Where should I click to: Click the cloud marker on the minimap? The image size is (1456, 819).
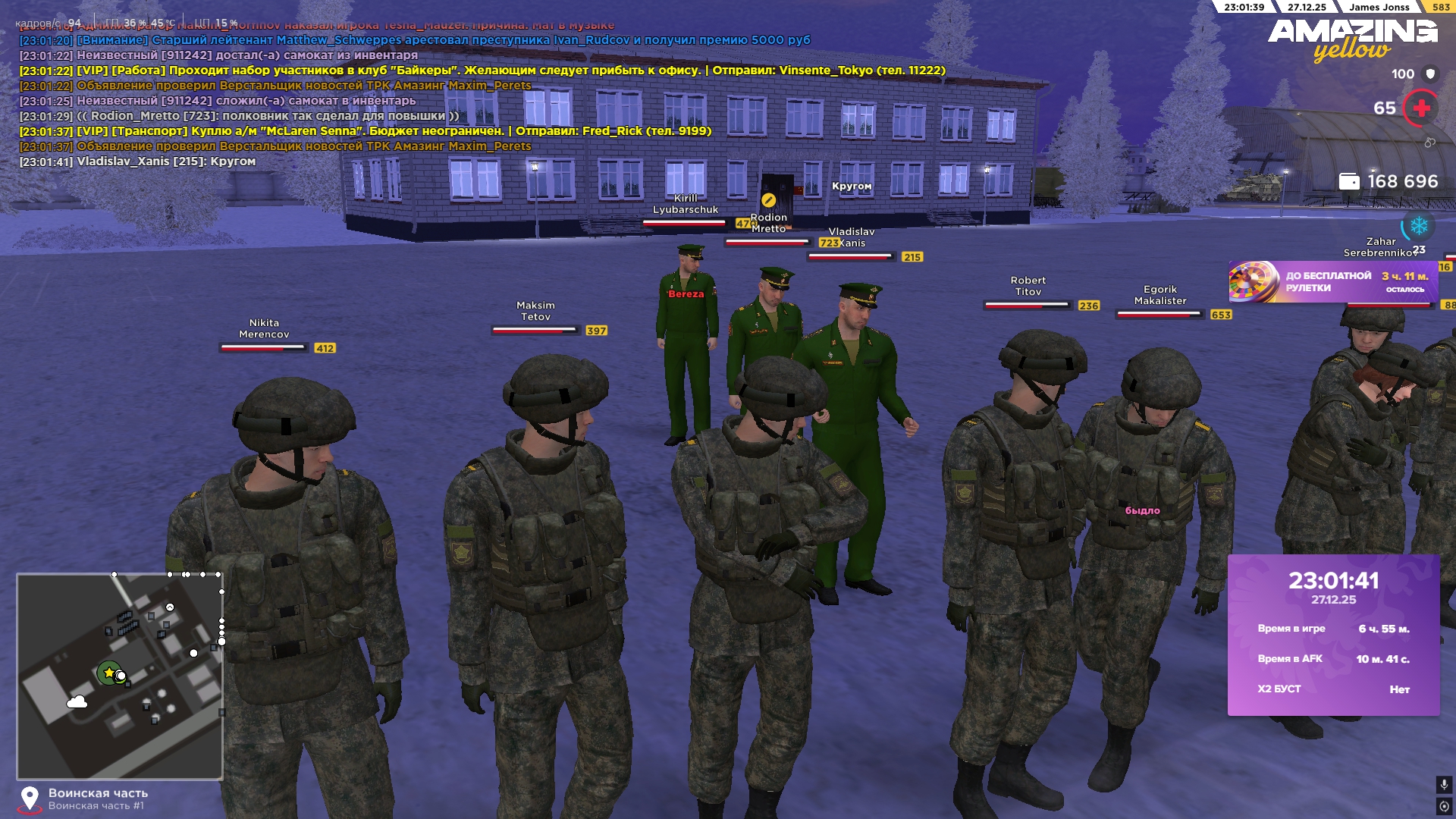pyautogui.click(x=77, y=702)
